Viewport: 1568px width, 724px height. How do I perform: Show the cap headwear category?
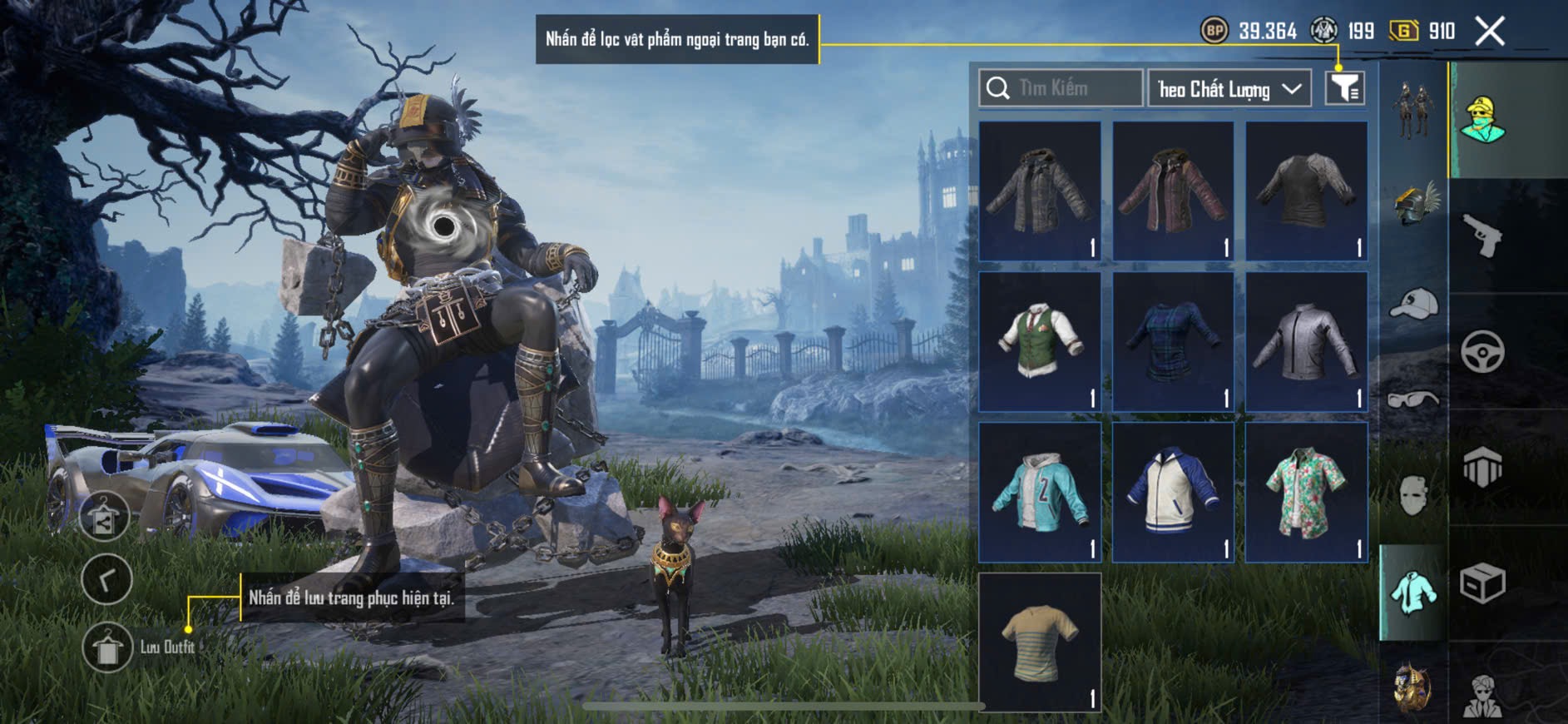click(x=1413, y=304)
